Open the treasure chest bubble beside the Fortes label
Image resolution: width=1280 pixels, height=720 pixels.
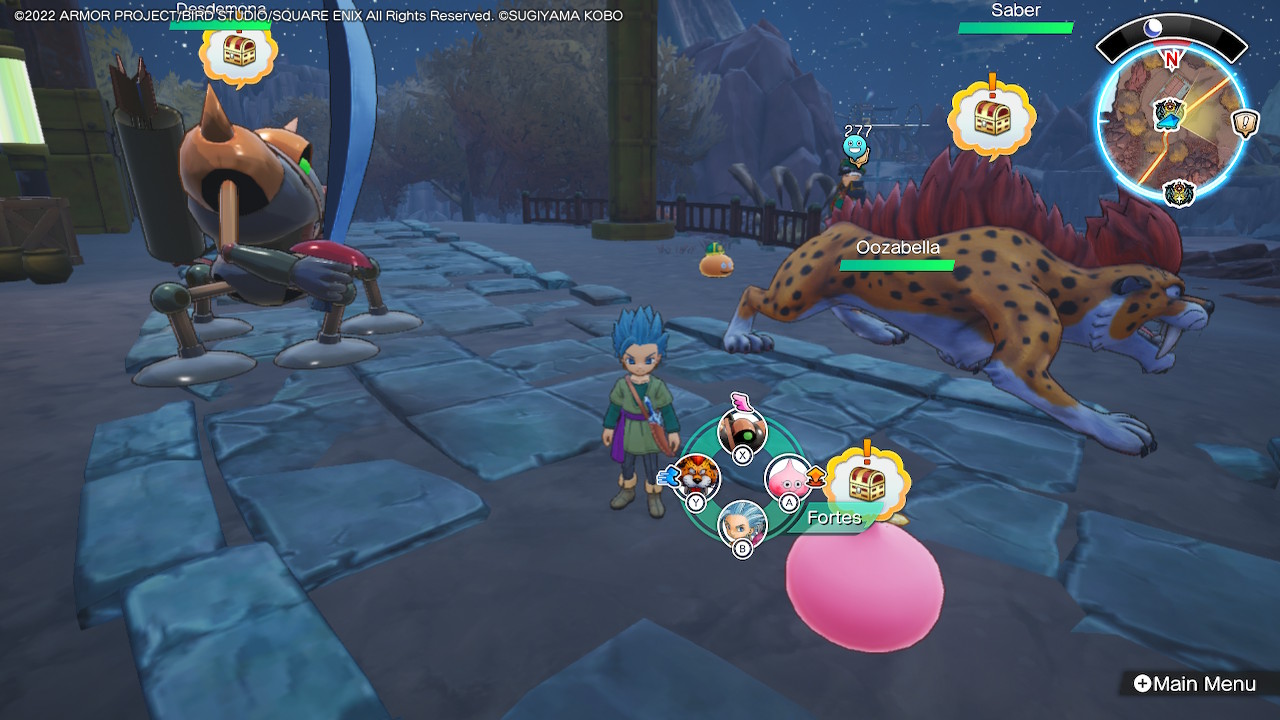866,483
